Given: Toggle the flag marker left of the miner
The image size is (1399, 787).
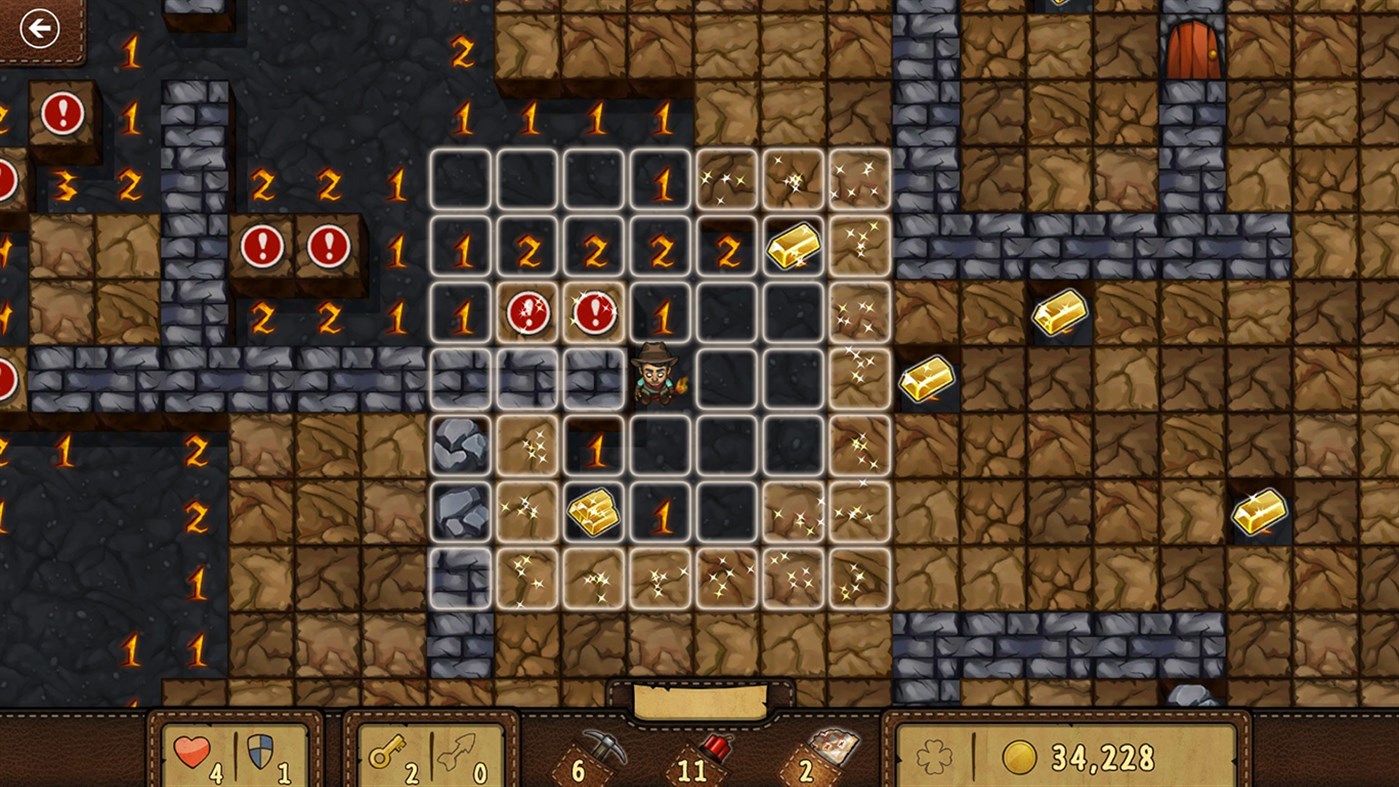Looking at the screenshot, I should coord(595,313).
